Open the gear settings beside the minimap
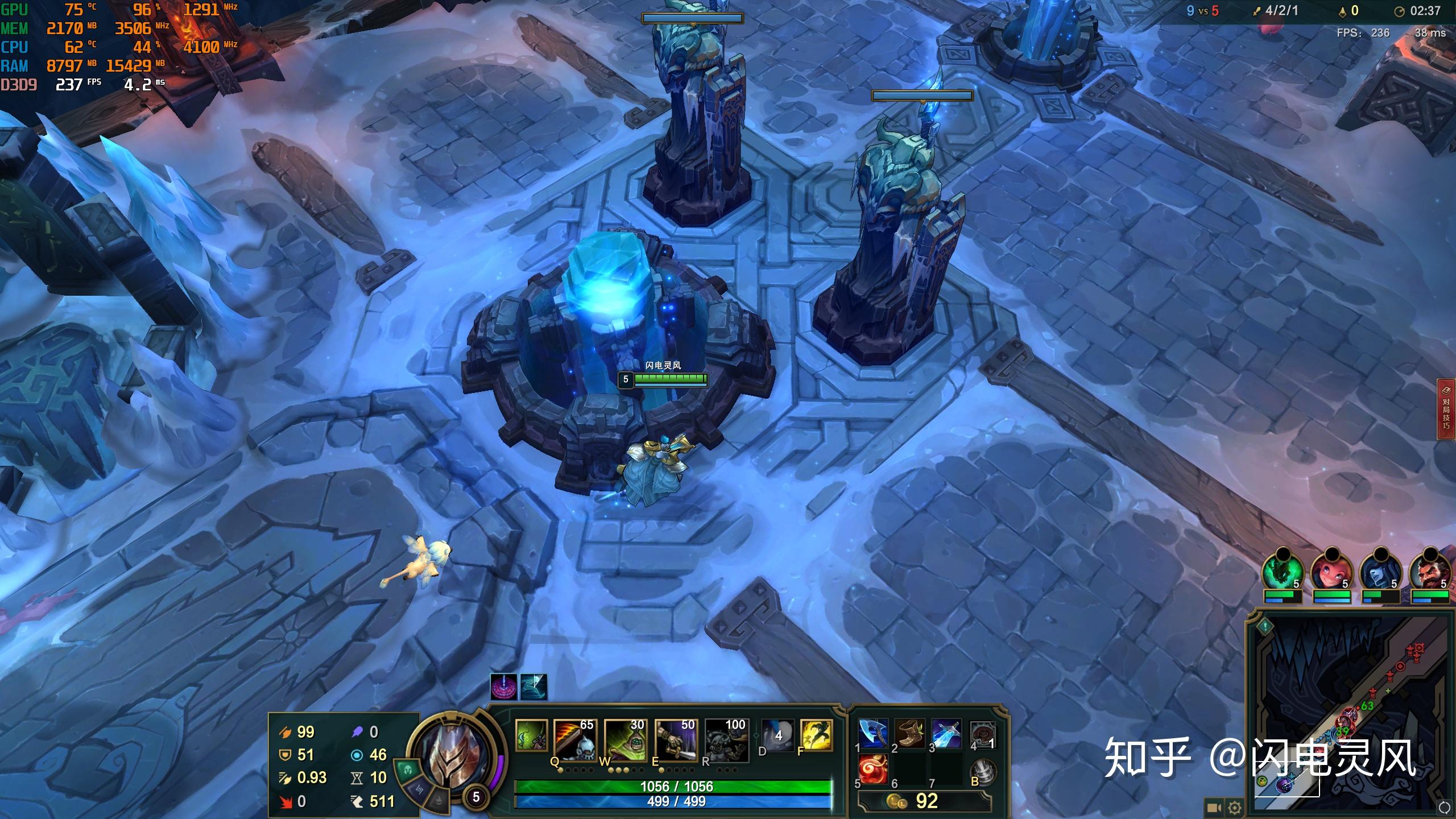The height and width of the screenshot is (819, 1456). tap(1235, 808)
